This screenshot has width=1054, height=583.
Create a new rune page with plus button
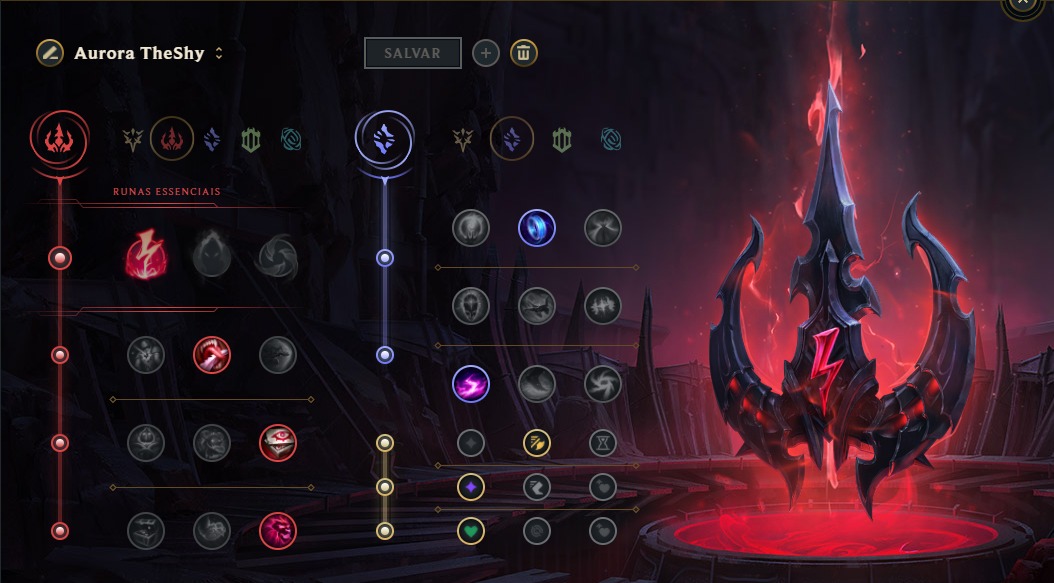[x=485, y=53]
